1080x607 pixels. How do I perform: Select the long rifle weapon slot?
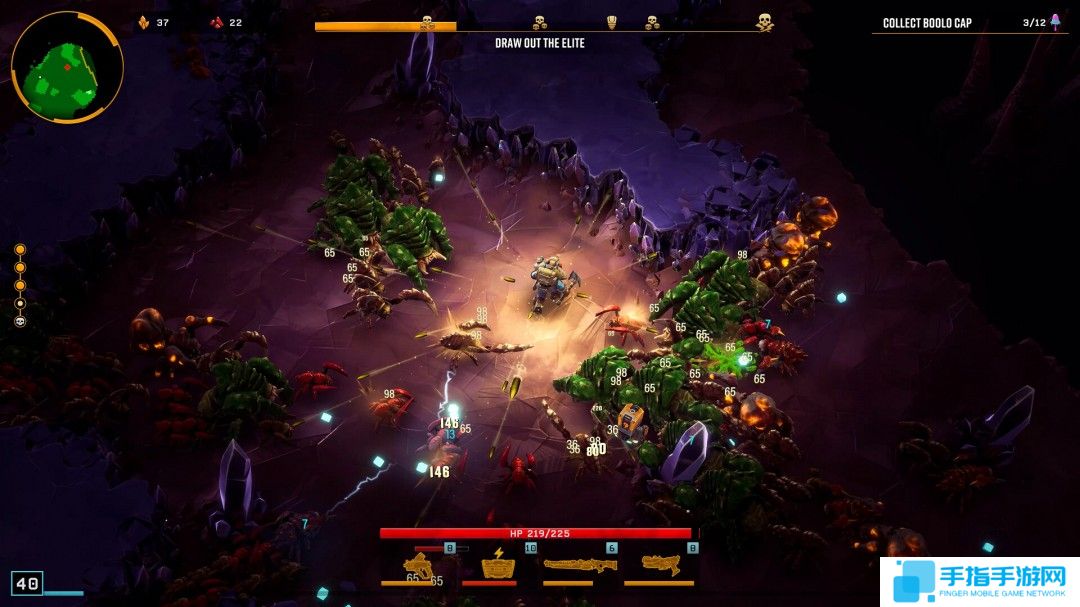[579, 565]
